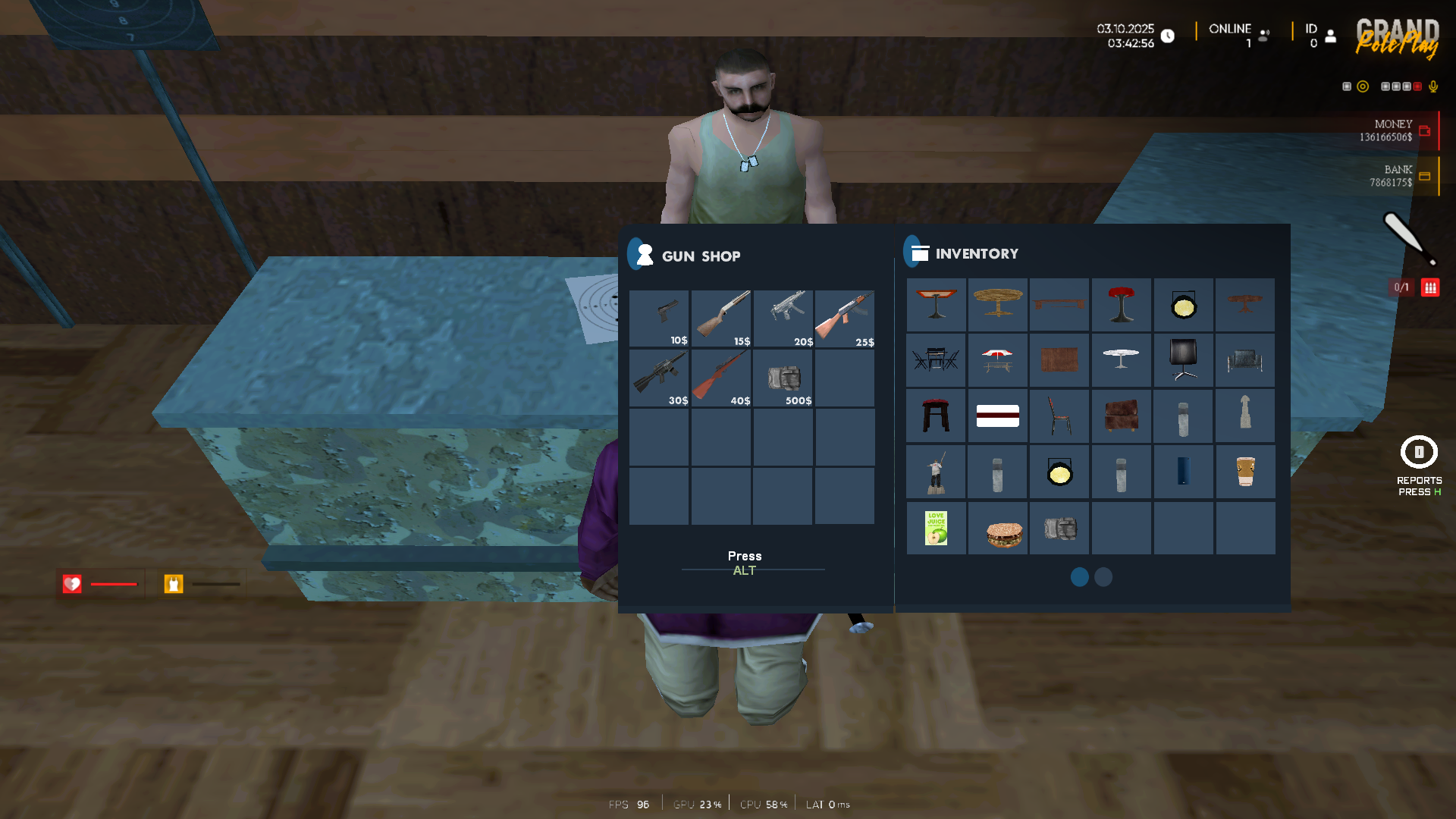Click the red ammo icon near the 0/1 counter
This screenshot has width=1456, height=819.
pyautogui.click(x=1431, y=287)
